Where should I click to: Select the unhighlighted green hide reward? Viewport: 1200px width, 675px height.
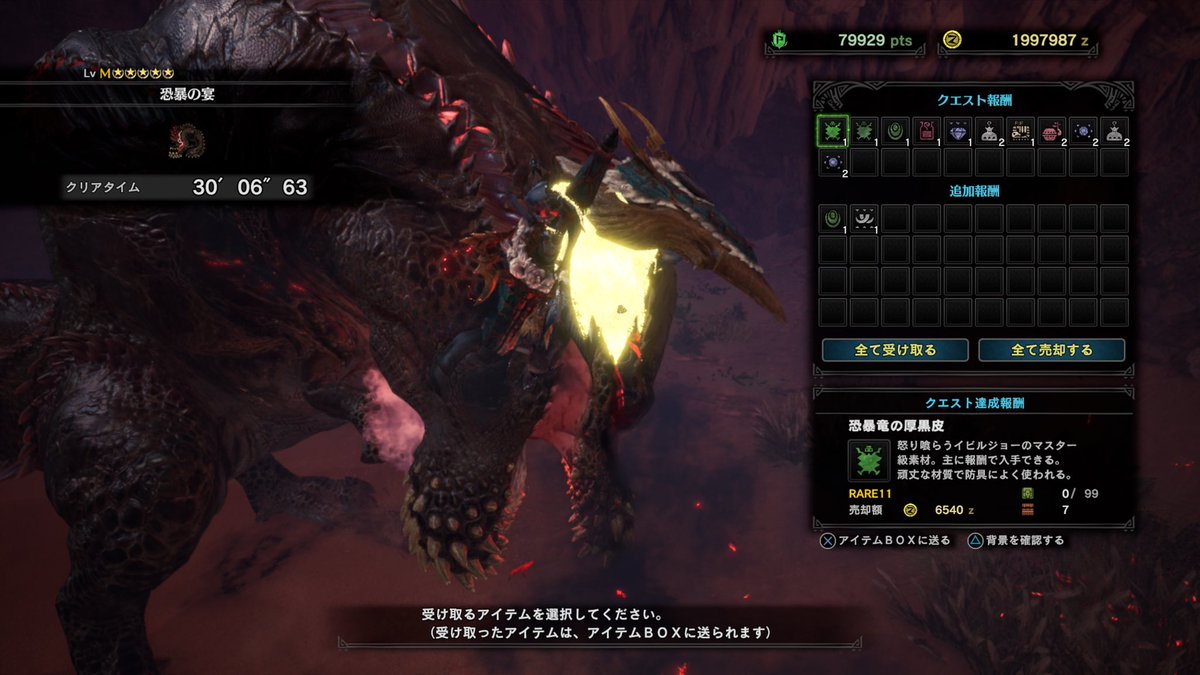coord(864,131)
